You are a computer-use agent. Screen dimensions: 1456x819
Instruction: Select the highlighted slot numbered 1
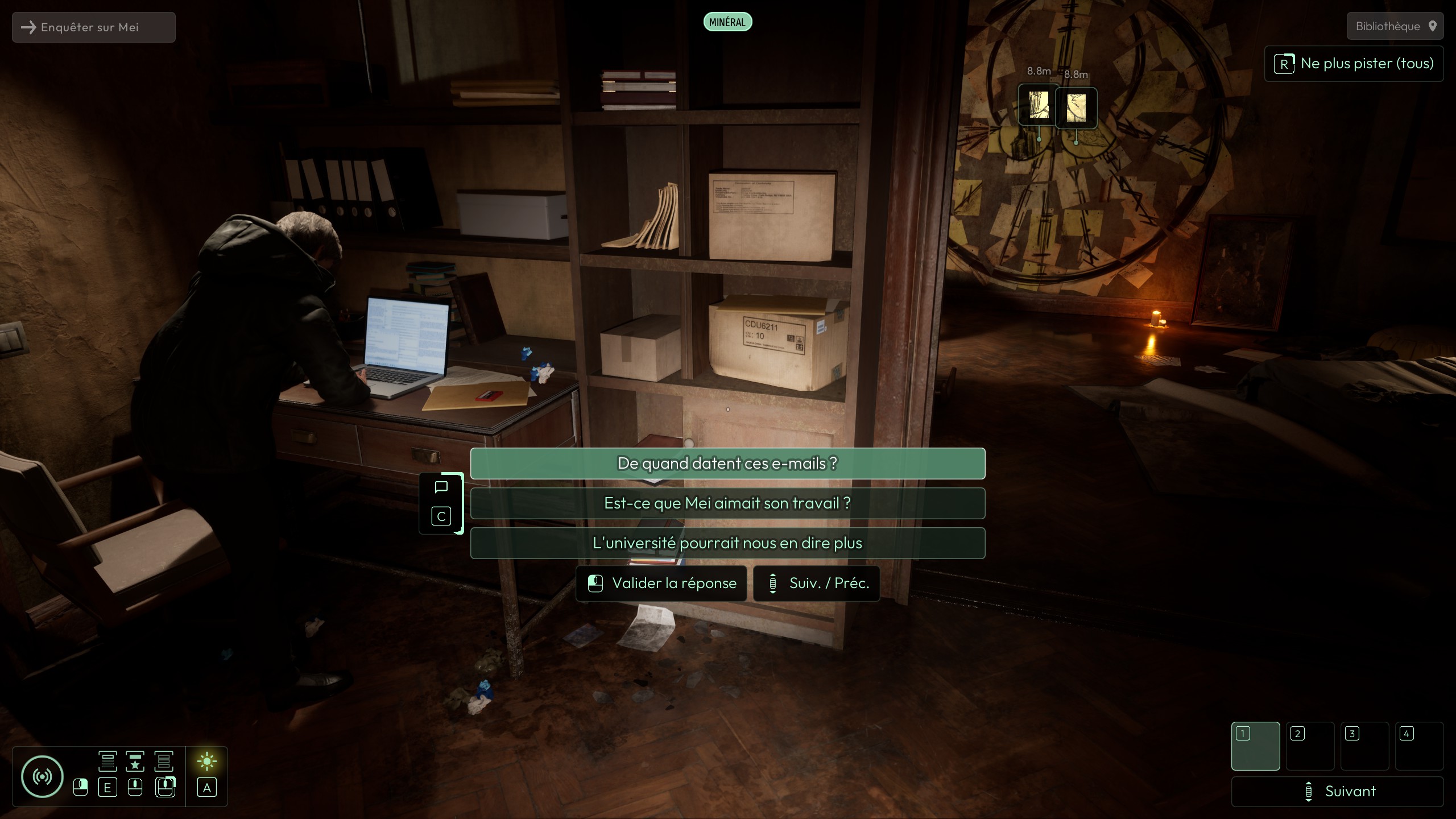pos(1255,746)
